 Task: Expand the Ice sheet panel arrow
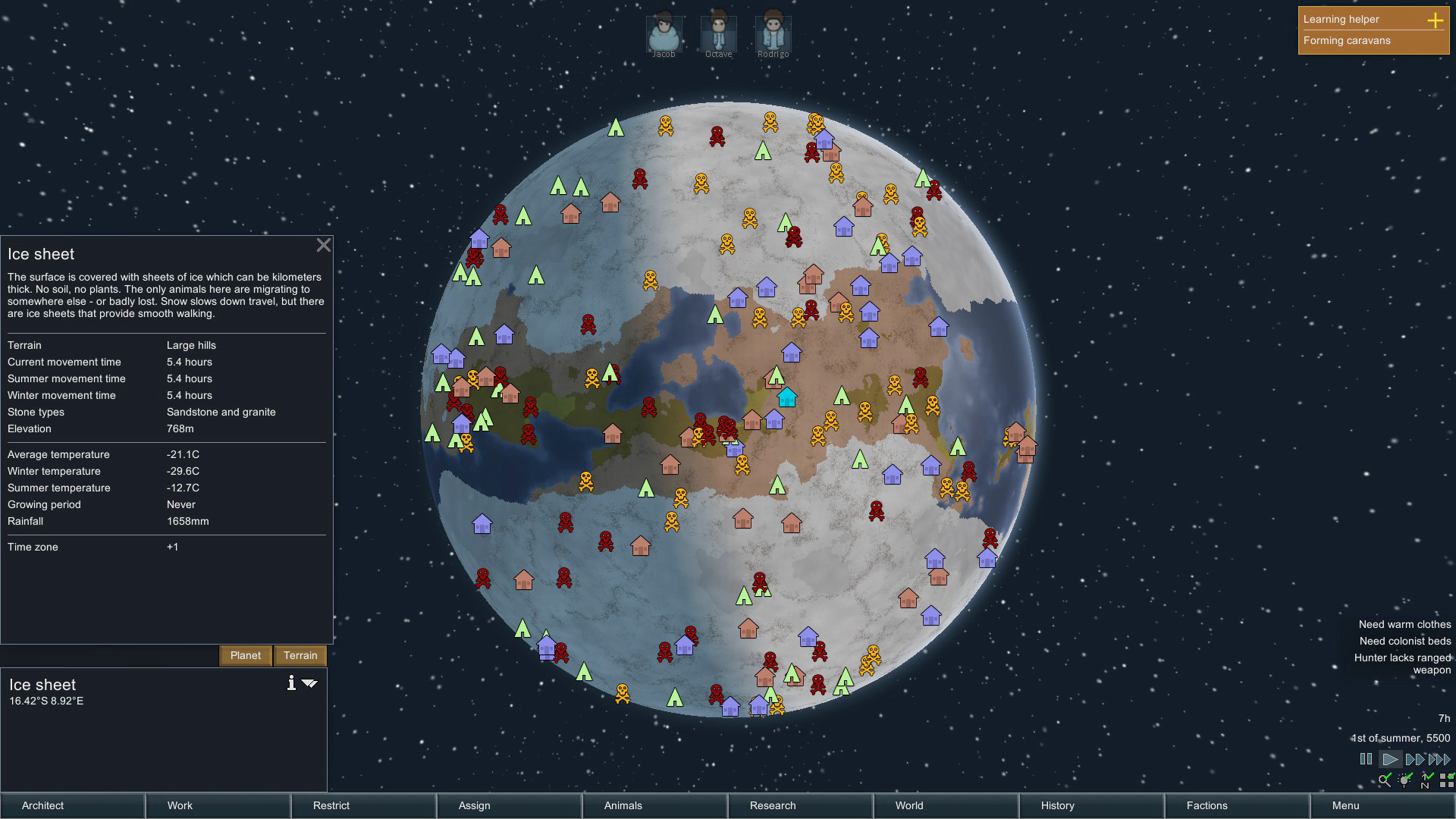pos(309,682)
